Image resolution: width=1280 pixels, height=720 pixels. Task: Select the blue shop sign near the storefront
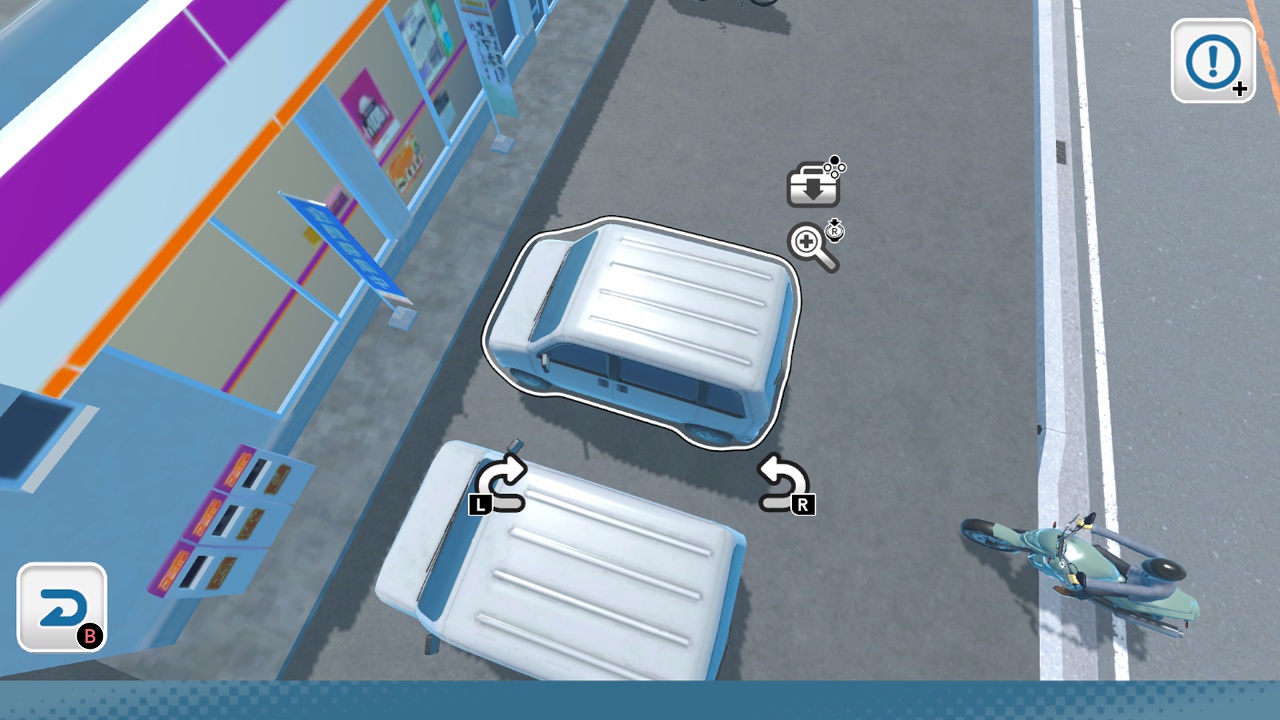345,245
